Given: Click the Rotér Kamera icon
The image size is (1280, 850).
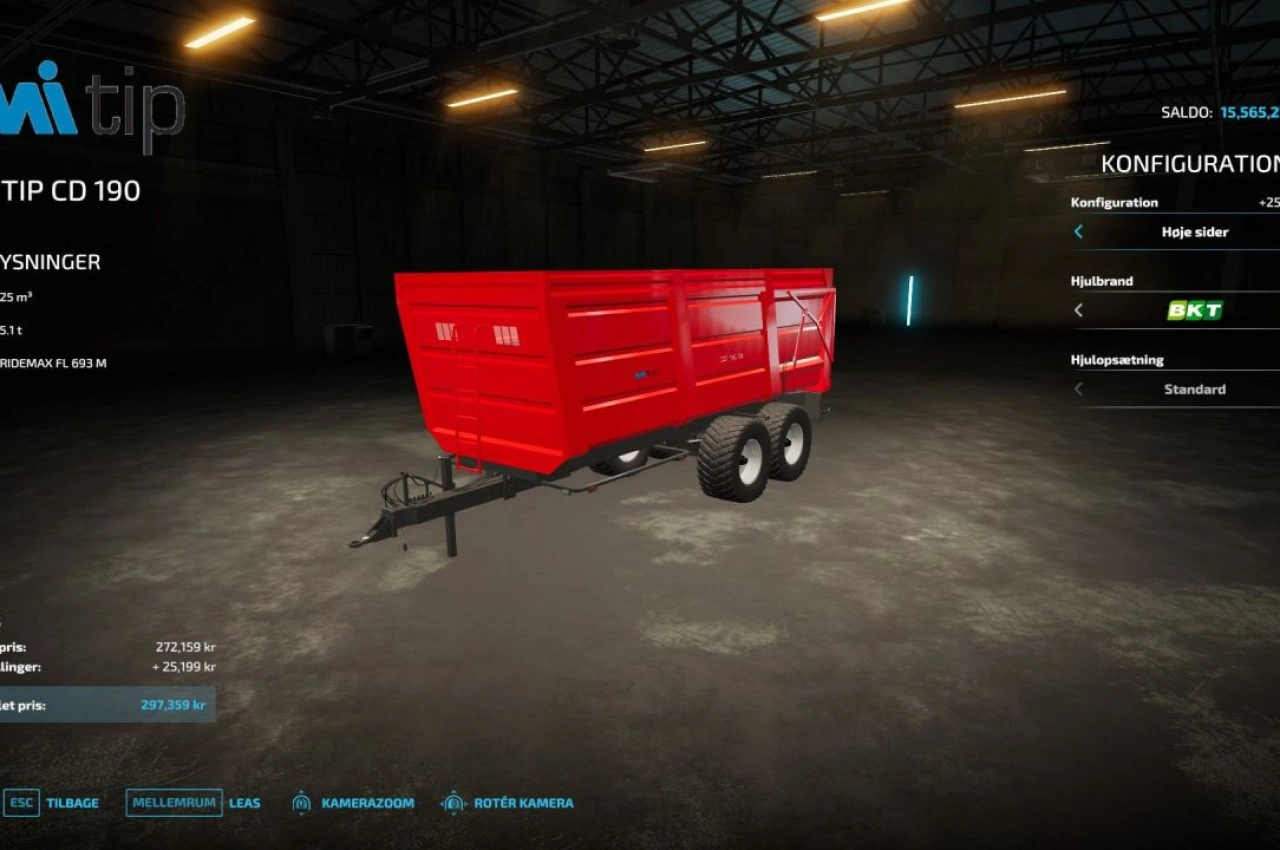Looking at the screenshot, I should click(x=453, y=802).
